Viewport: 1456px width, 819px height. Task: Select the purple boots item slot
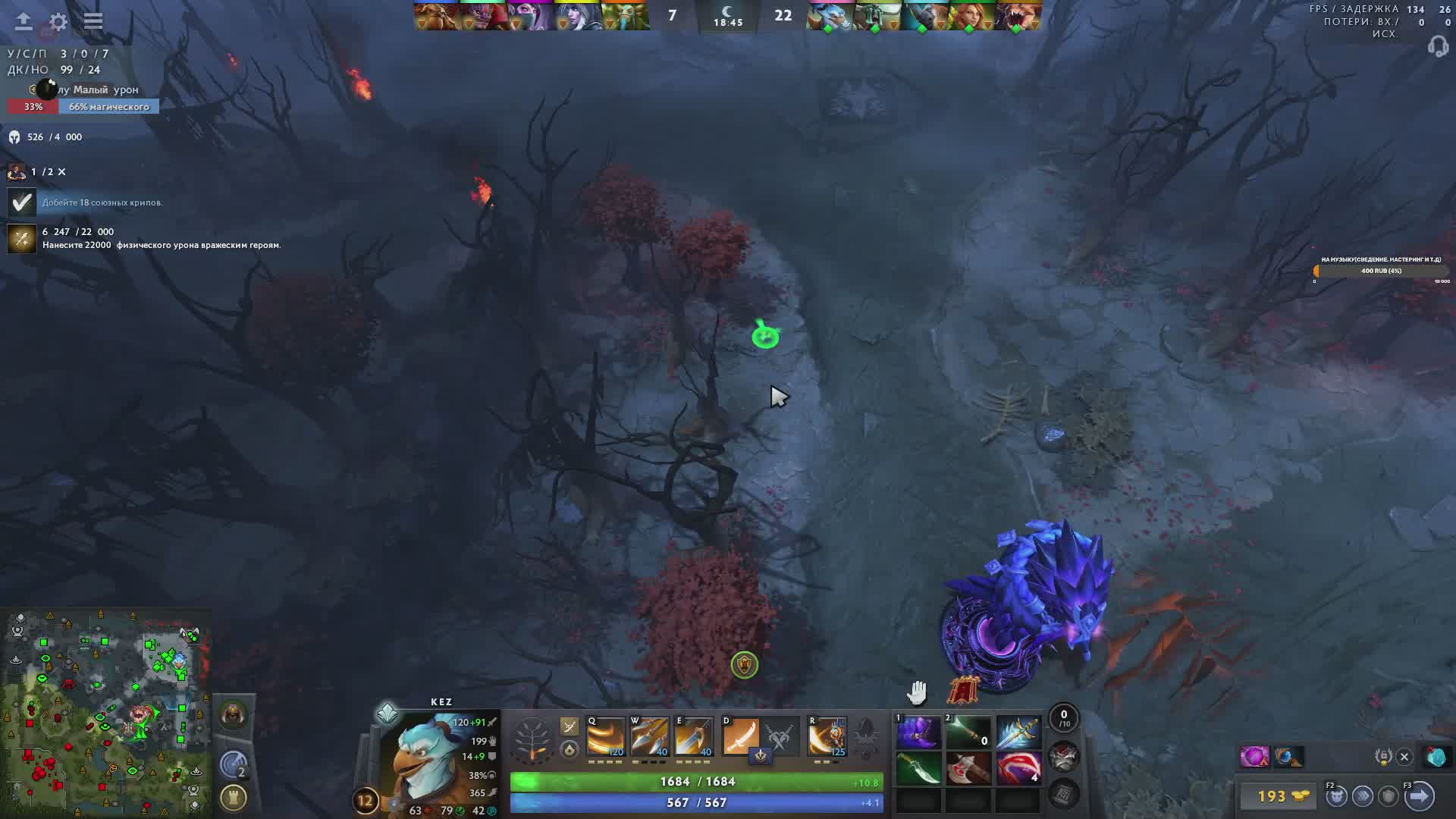point(918,732)
